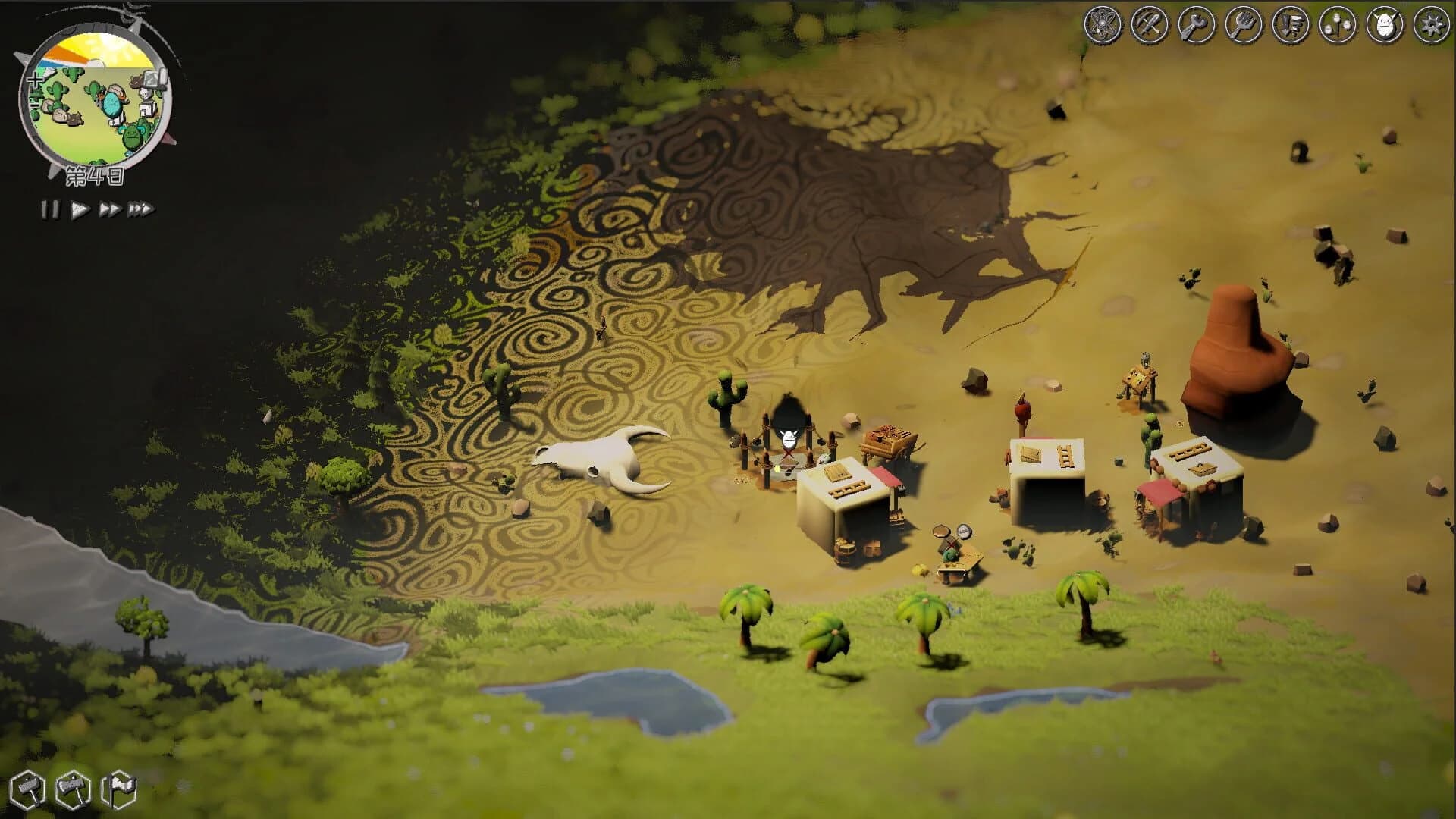Select the wrench tools icon
This screenshot has height=819, width=1456.
pyautogui.click(x=1197, y=23)
